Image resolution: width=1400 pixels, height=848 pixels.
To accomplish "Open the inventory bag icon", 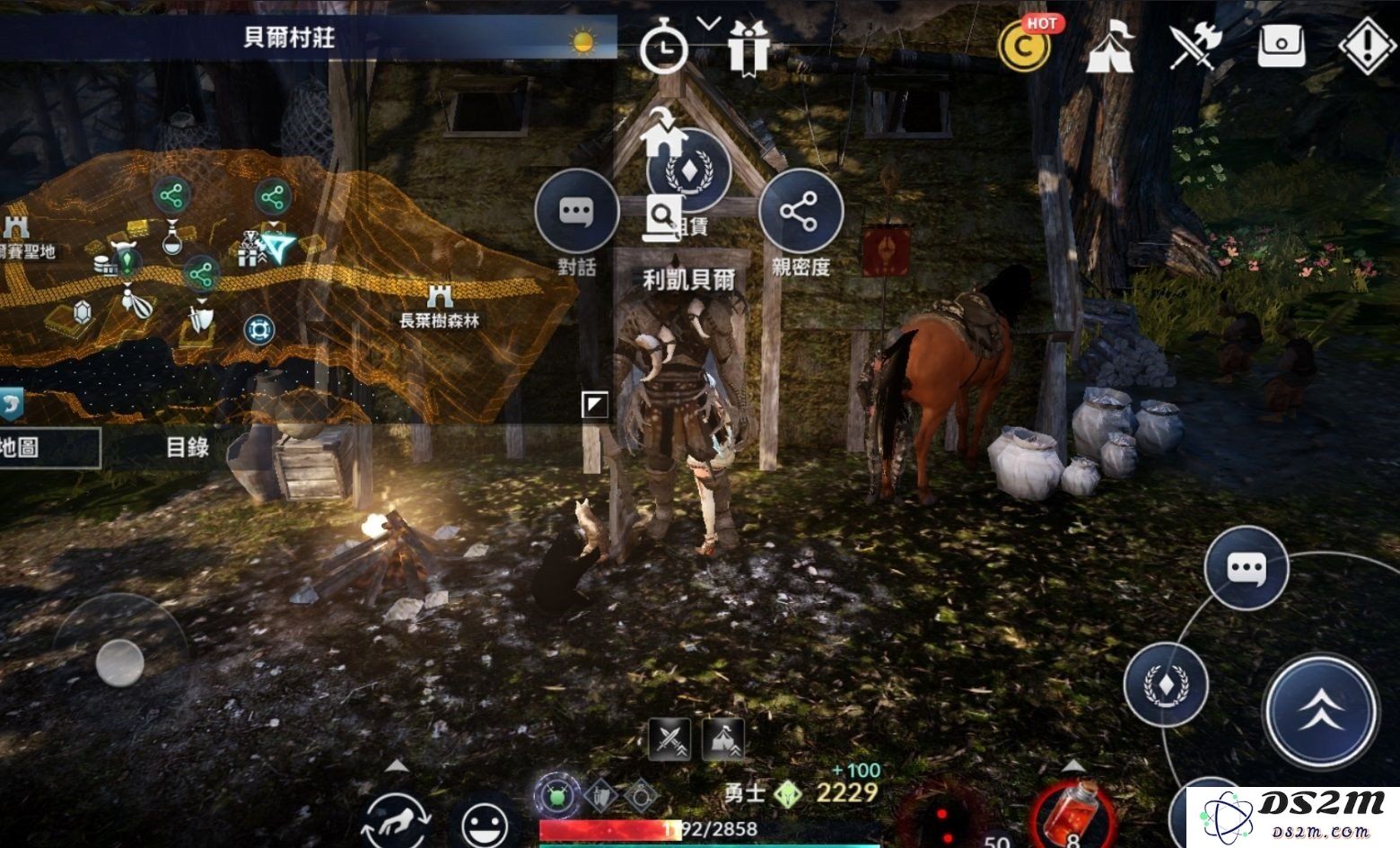I will pos(1281,45).
